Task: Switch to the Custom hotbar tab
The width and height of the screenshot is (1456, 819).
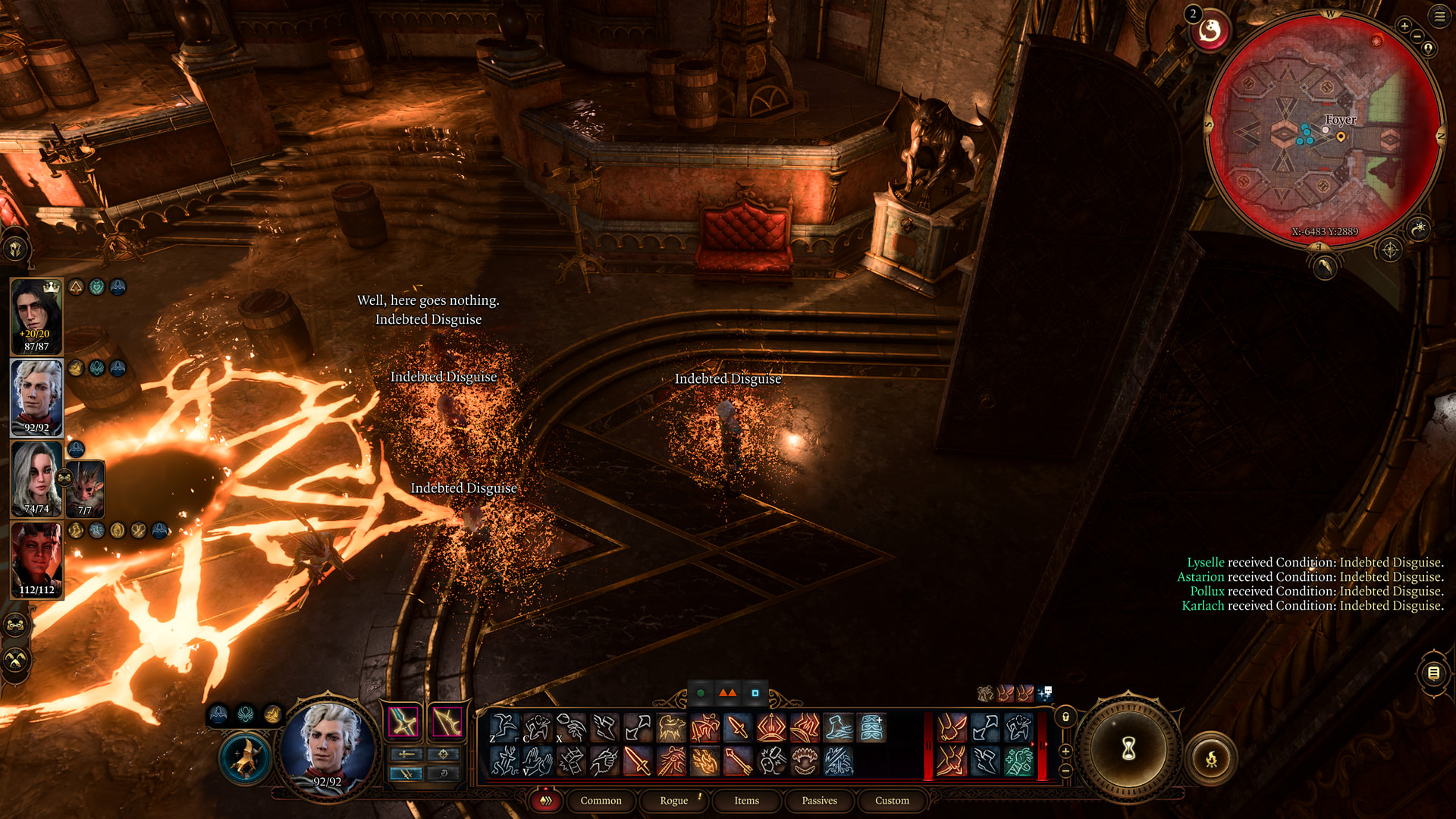Action: (x=892, y=800)
